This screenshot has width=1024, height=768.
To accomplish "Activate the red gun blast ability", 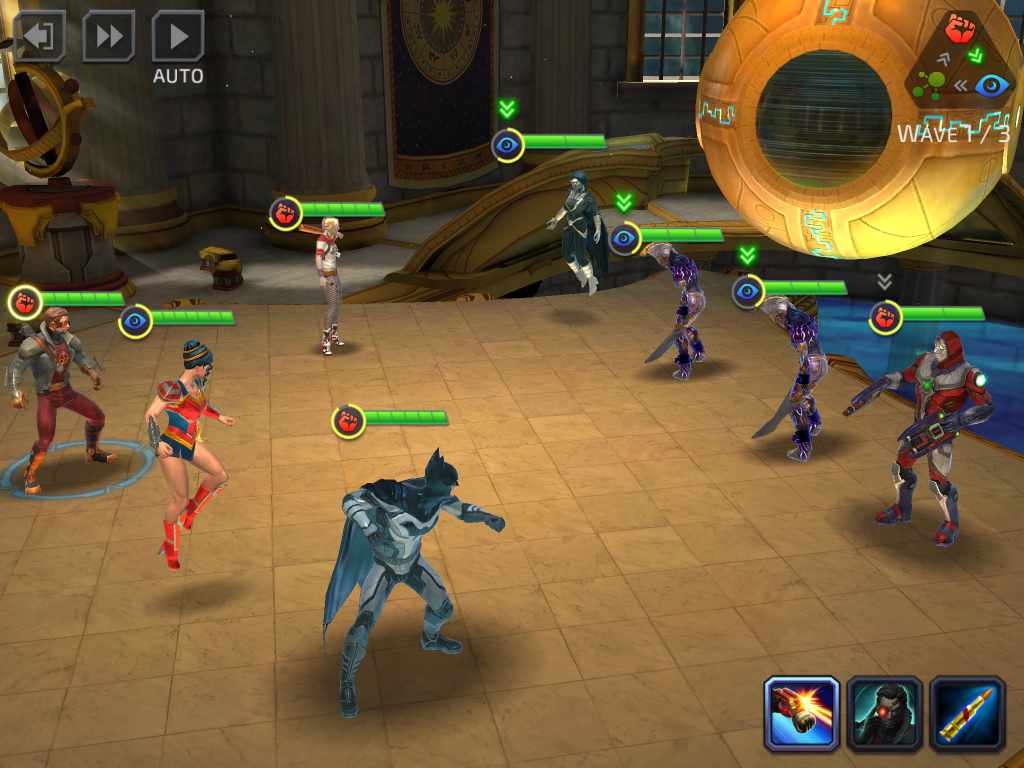I will pyautogui.click(x=801, y=714).
